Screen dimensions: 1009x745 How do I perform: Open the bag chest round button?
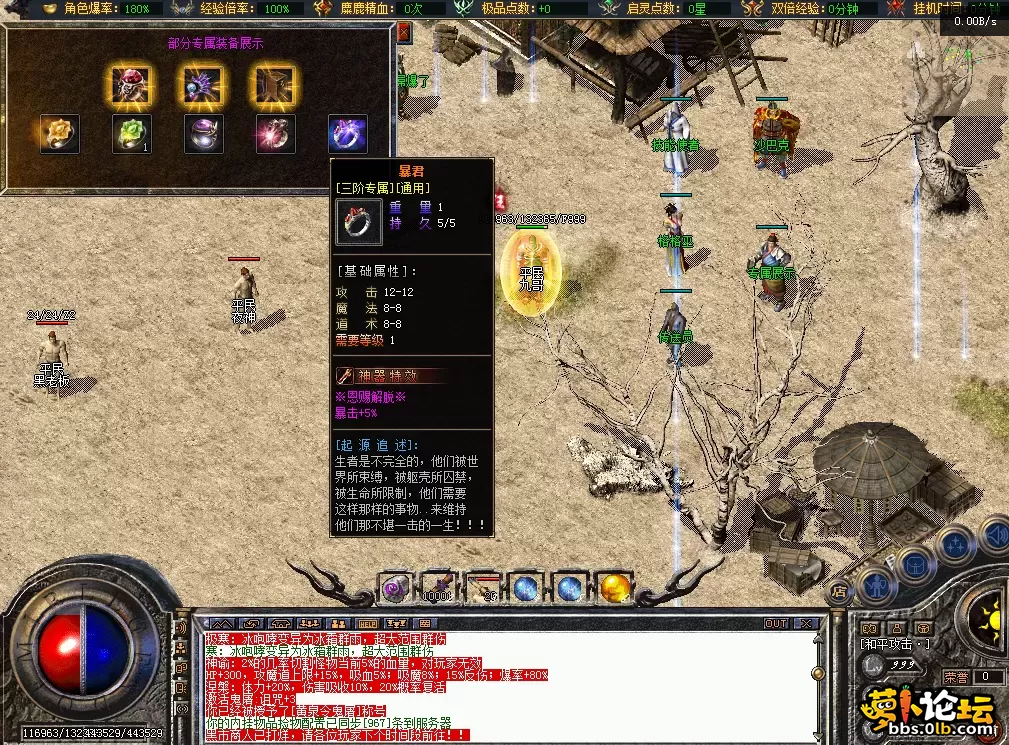(x=917, y=564)
